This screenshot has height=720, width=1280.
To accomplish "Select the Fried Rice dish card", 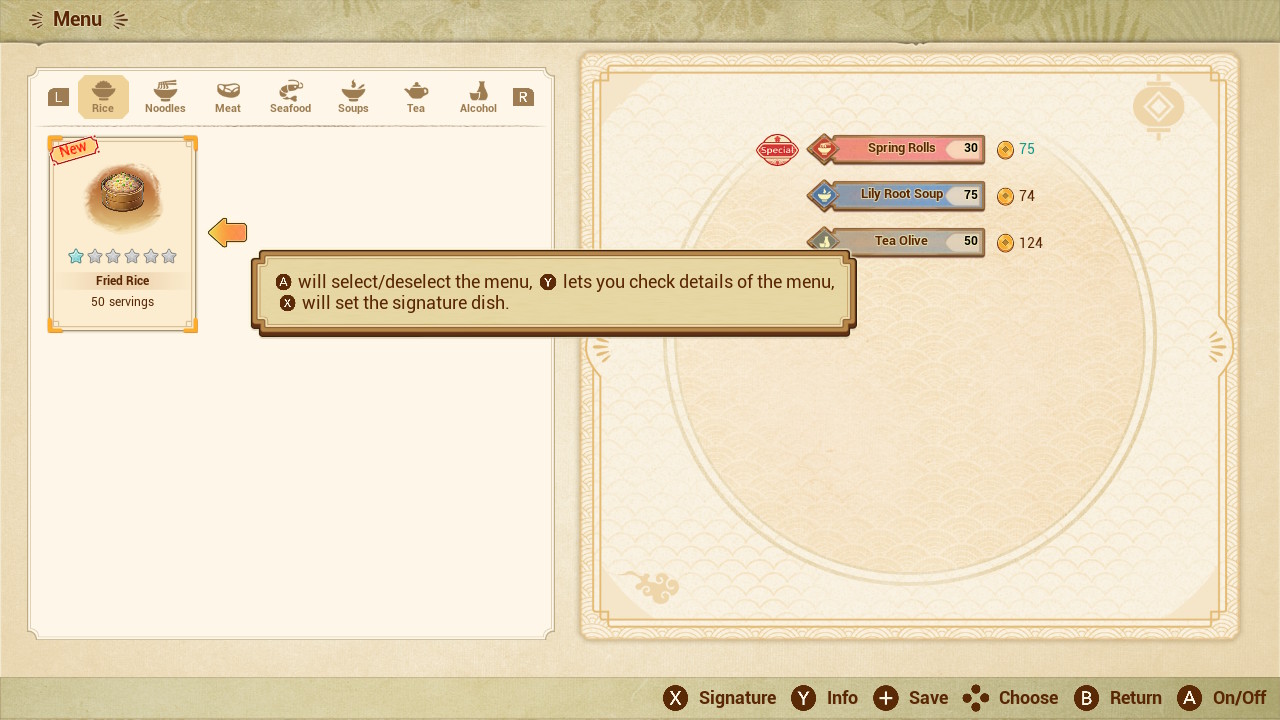I will tap(122, 234).
